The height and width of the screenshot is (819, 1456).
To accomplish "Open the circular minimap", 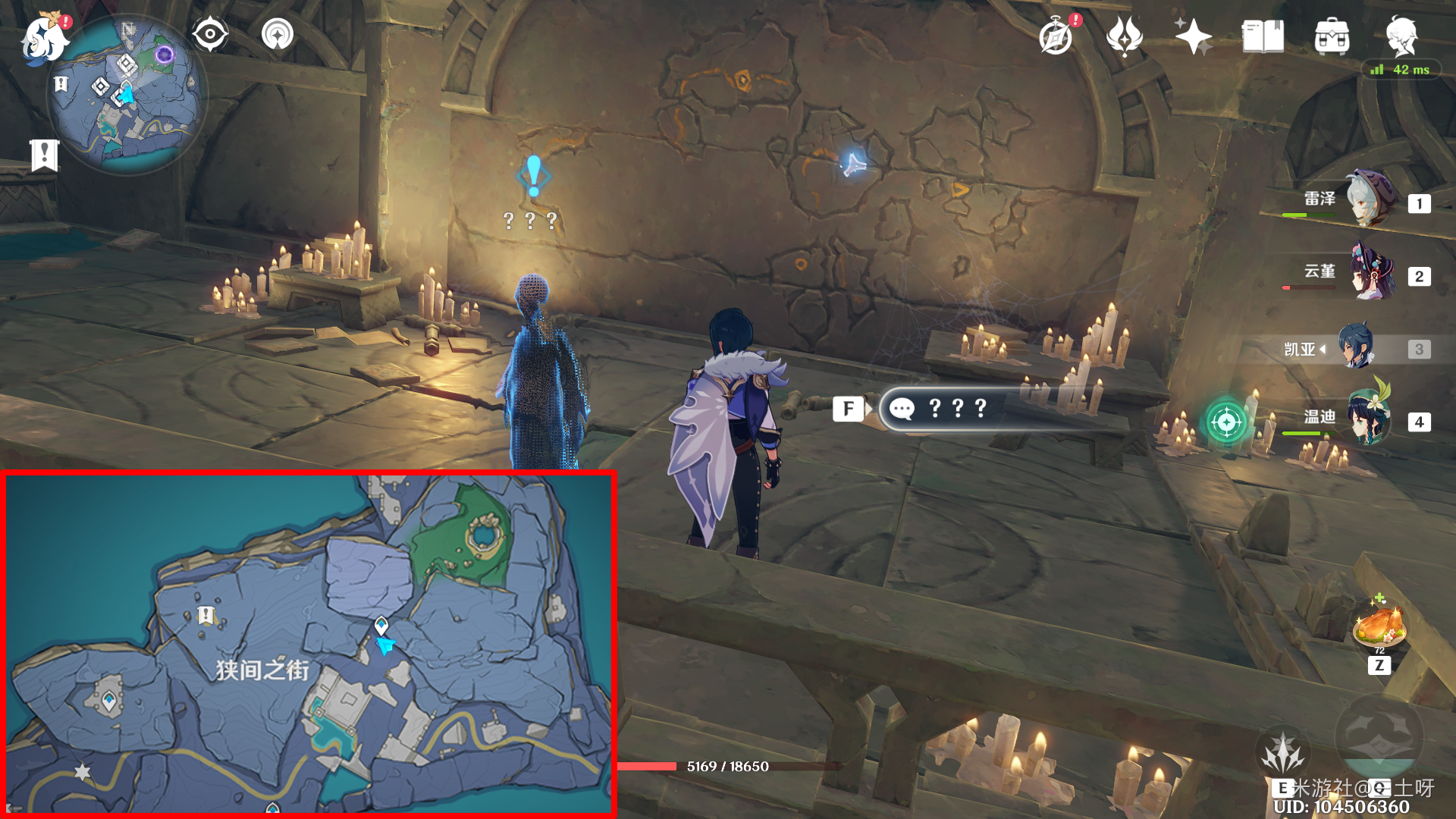I will (127, 95).
